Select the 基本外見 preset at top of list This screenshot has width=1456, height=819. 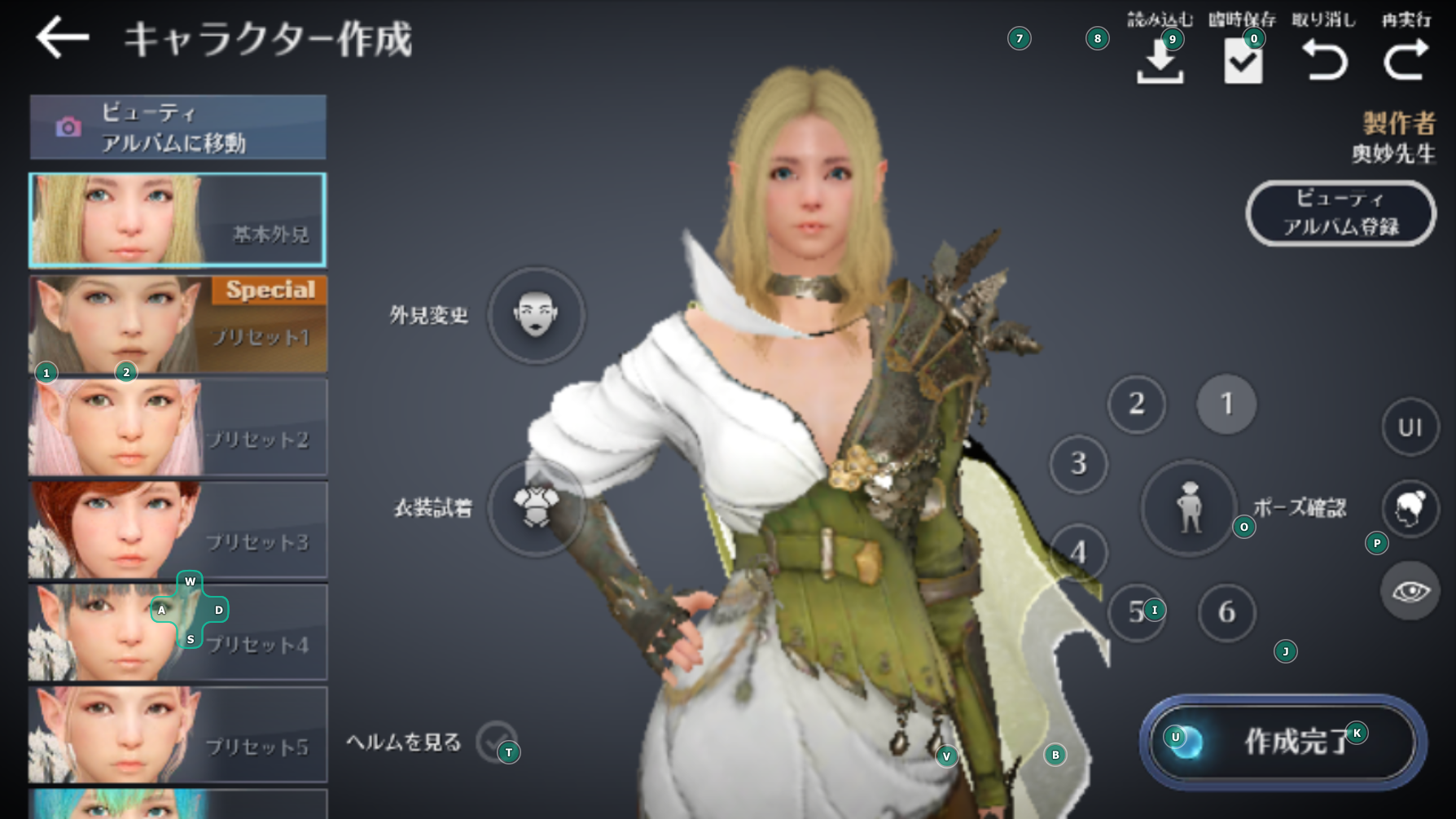pyautogui.click(x=178, y=221)
